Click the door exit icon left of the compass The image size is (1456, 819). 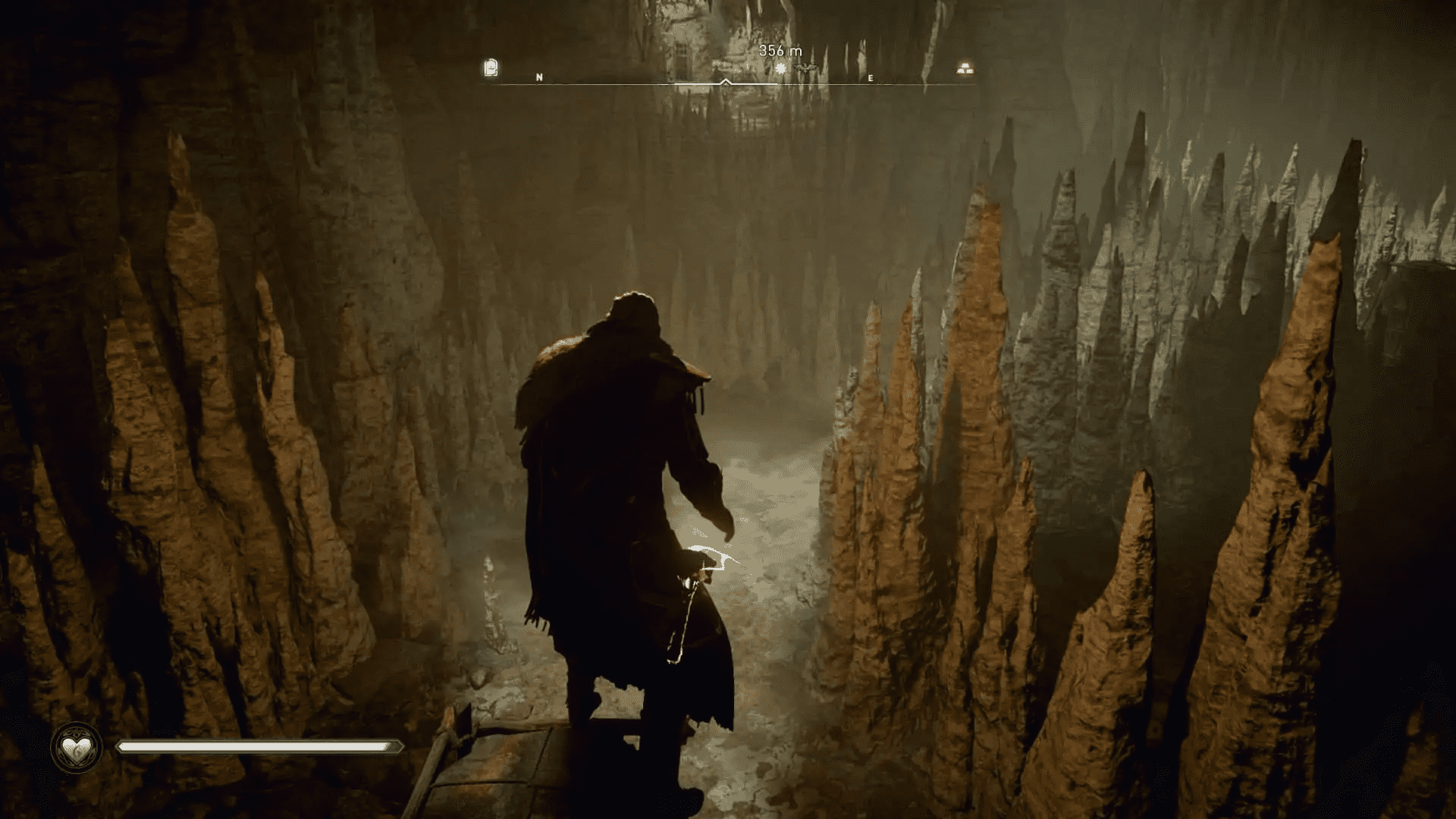[x=491, y=67]
